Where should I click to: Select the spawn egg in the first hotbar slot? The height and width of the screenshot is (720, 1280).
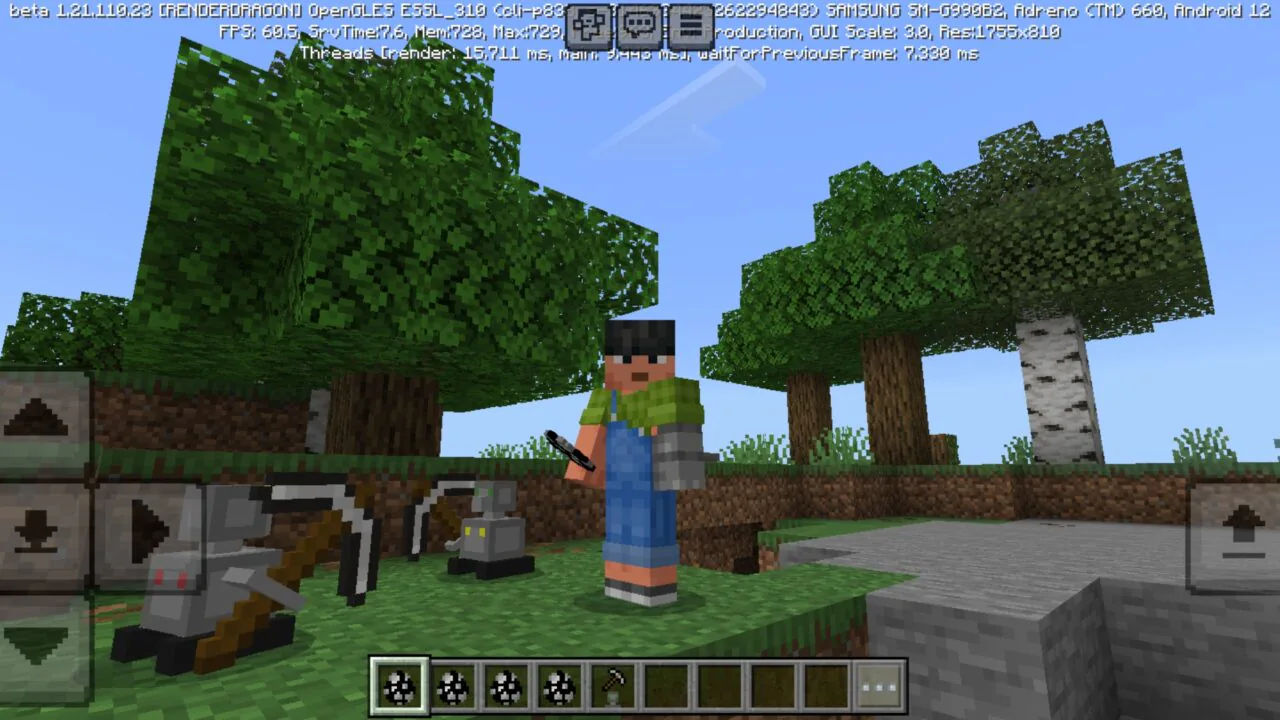click(399, 684)
